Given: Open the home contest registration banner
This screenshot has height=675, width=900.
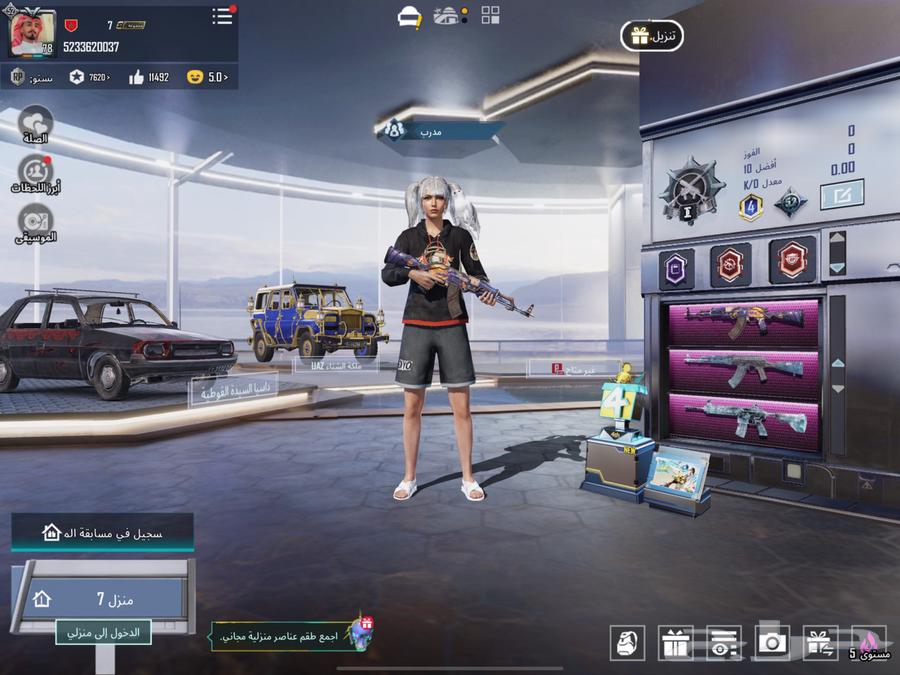Looking at the screenshot, I should tap(103, 533).
